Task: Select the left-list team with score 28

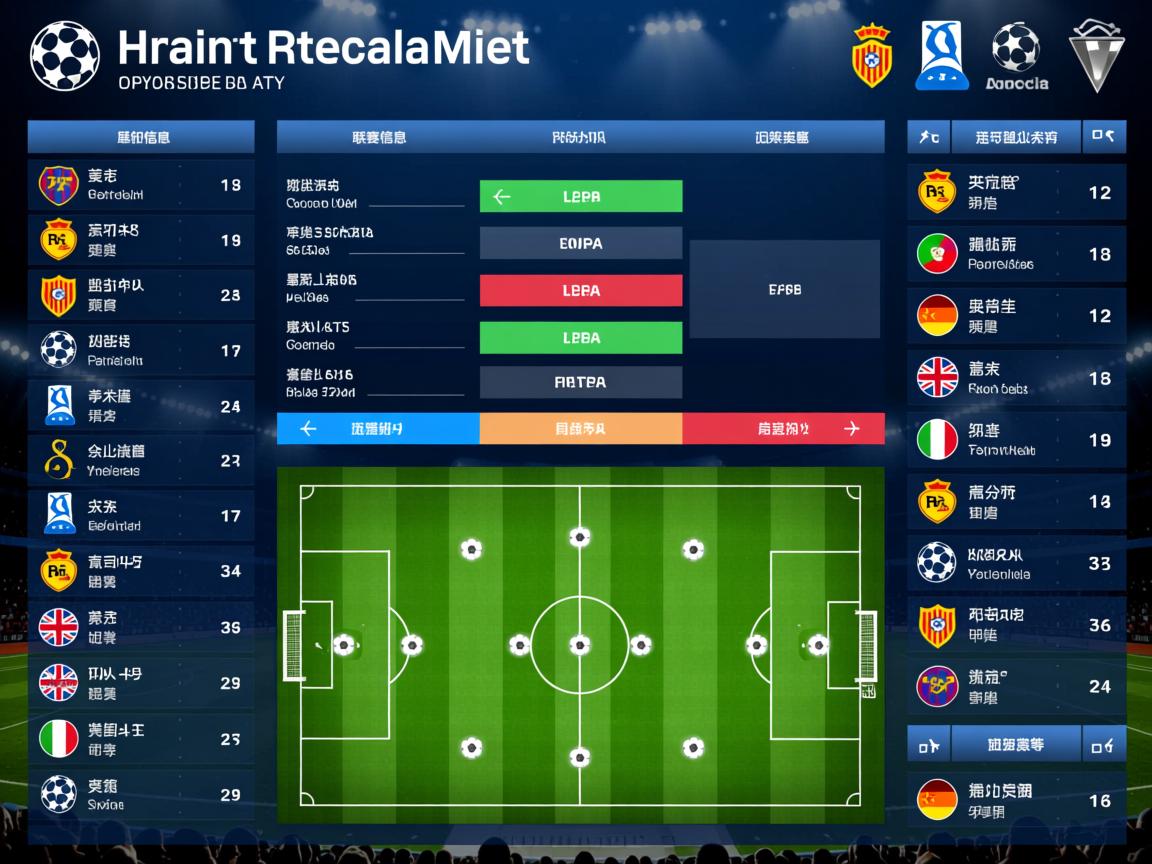Action: point(140,296)
